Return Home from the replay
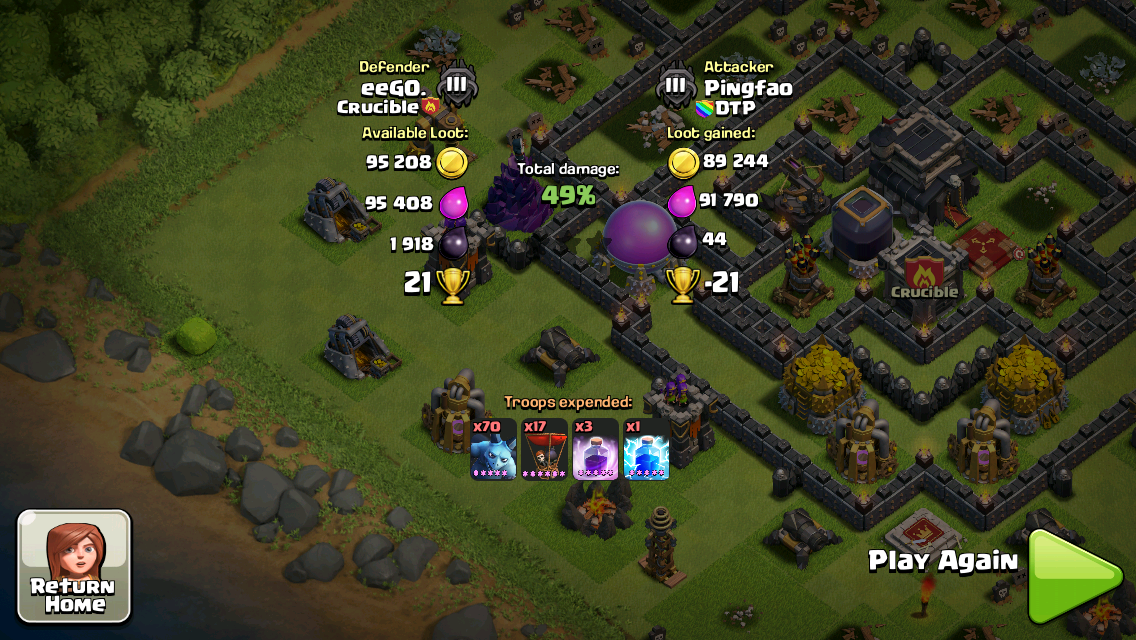 click(x=74, y=566)
